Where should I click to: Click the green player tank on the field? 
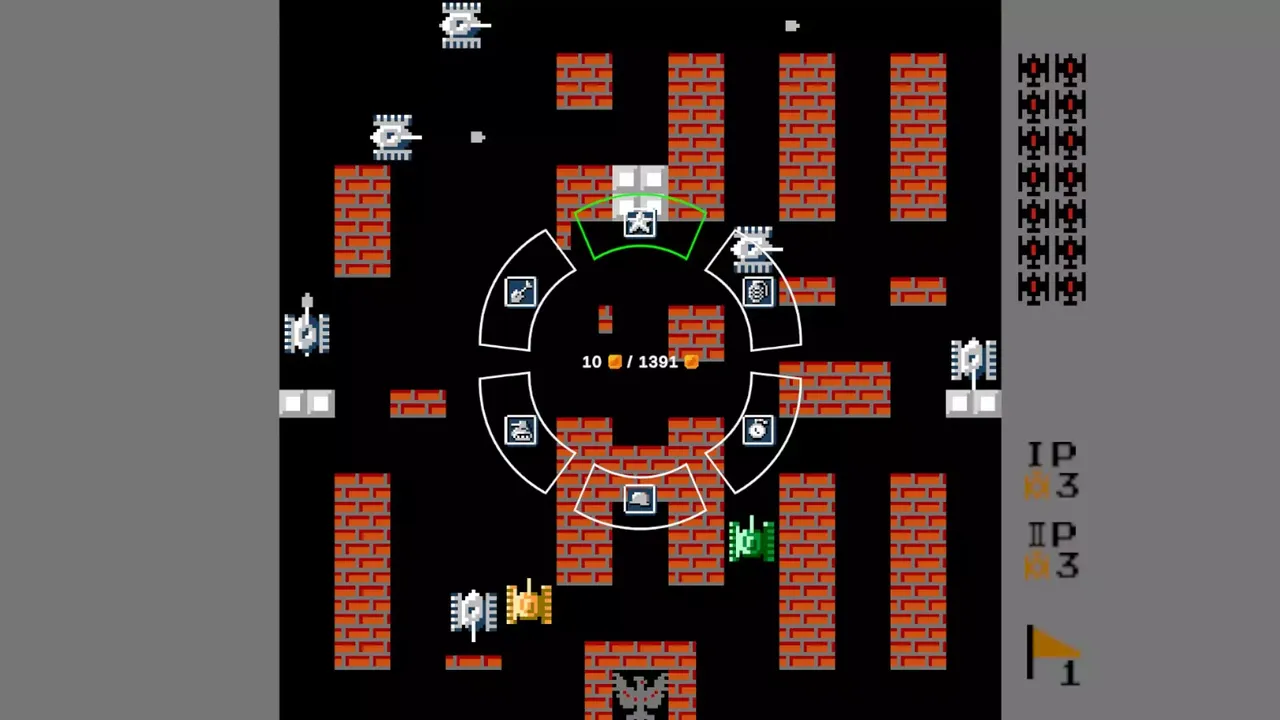click(750, 540)
